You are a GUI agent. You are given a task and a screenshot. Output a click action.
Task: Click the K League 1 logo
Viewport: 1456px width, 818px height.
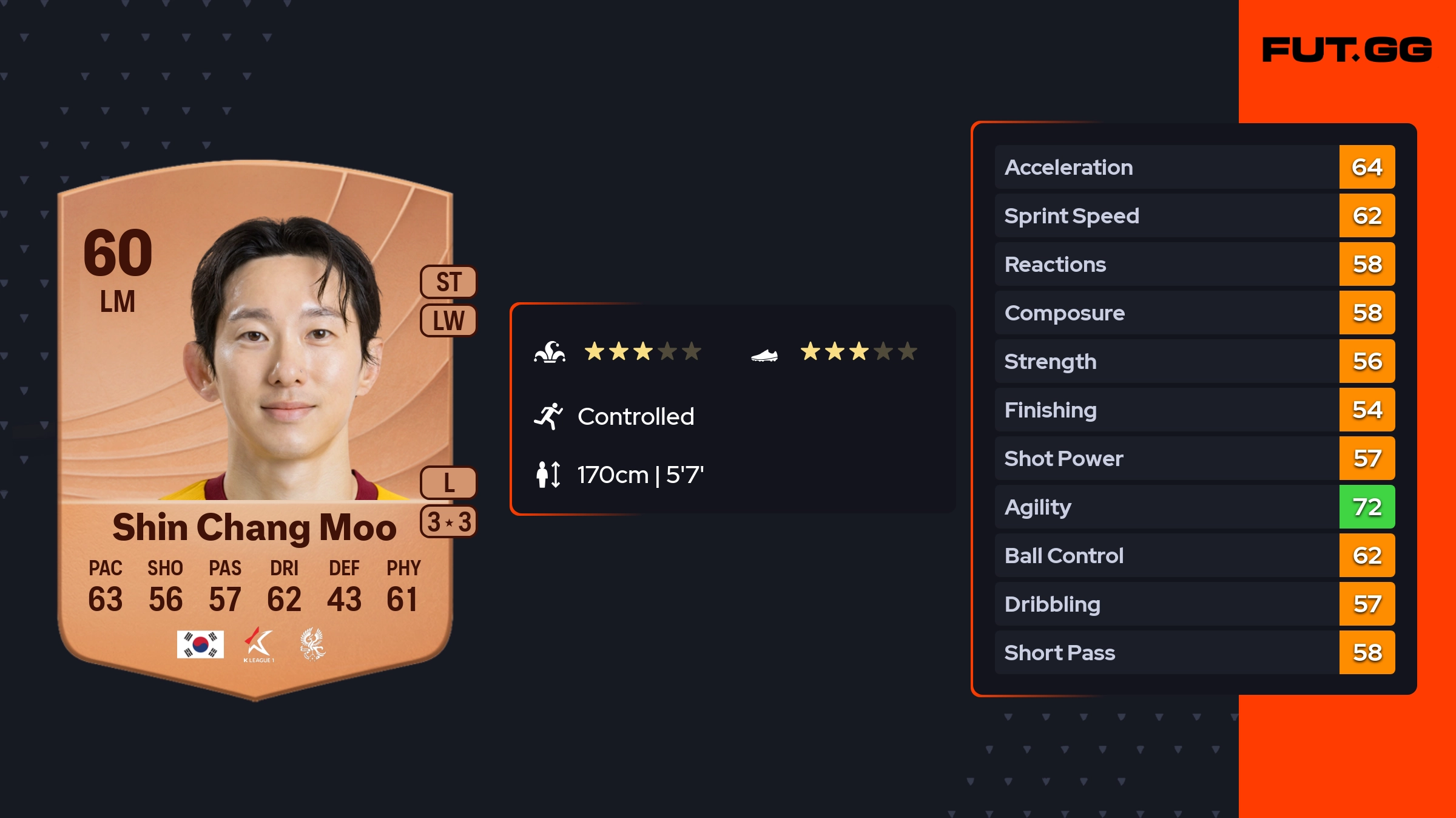(x=259, y=644)
